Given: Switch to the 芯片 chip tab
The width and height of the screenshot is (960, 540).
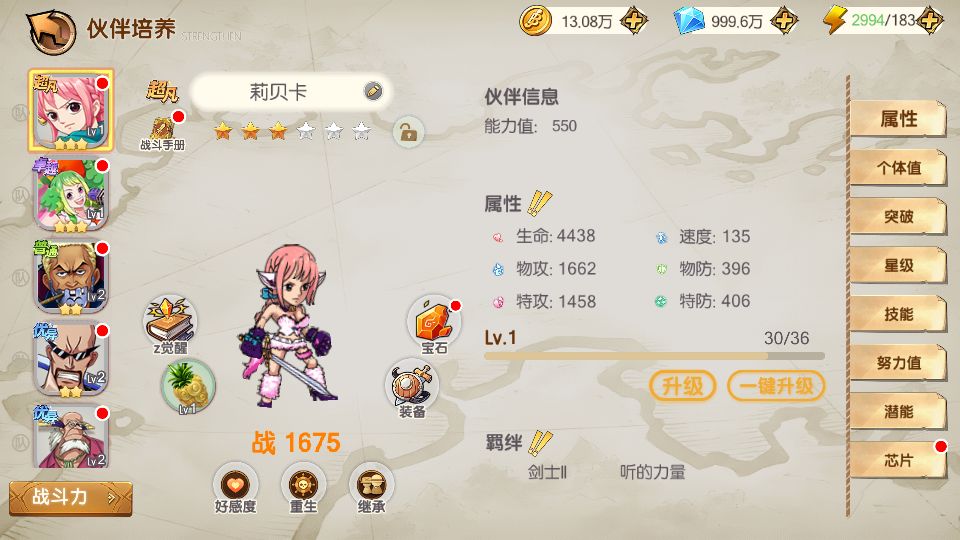Looking at the screenshot, I should point(898,460).
